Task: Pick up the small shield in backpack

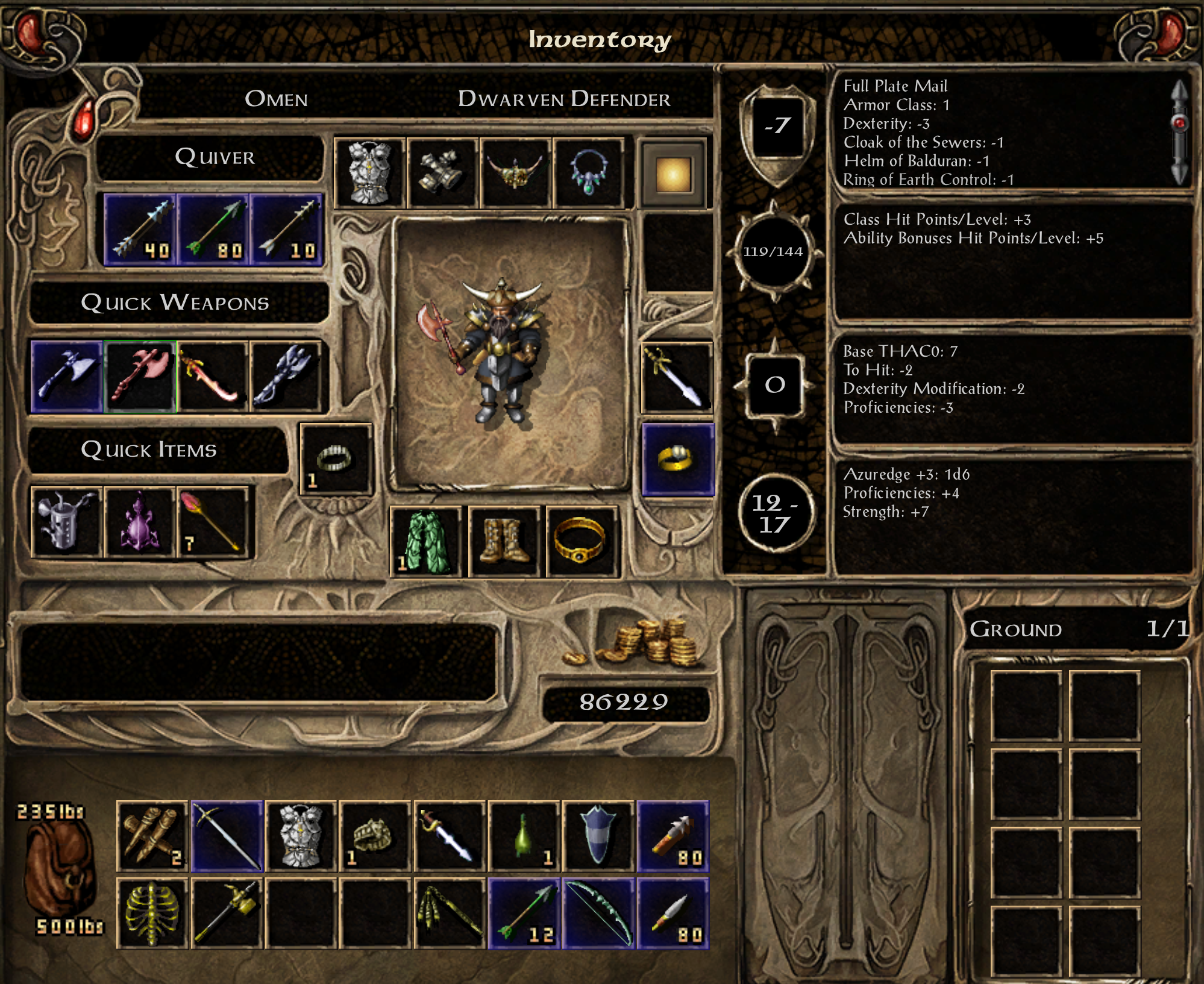Action: [598, 836]
